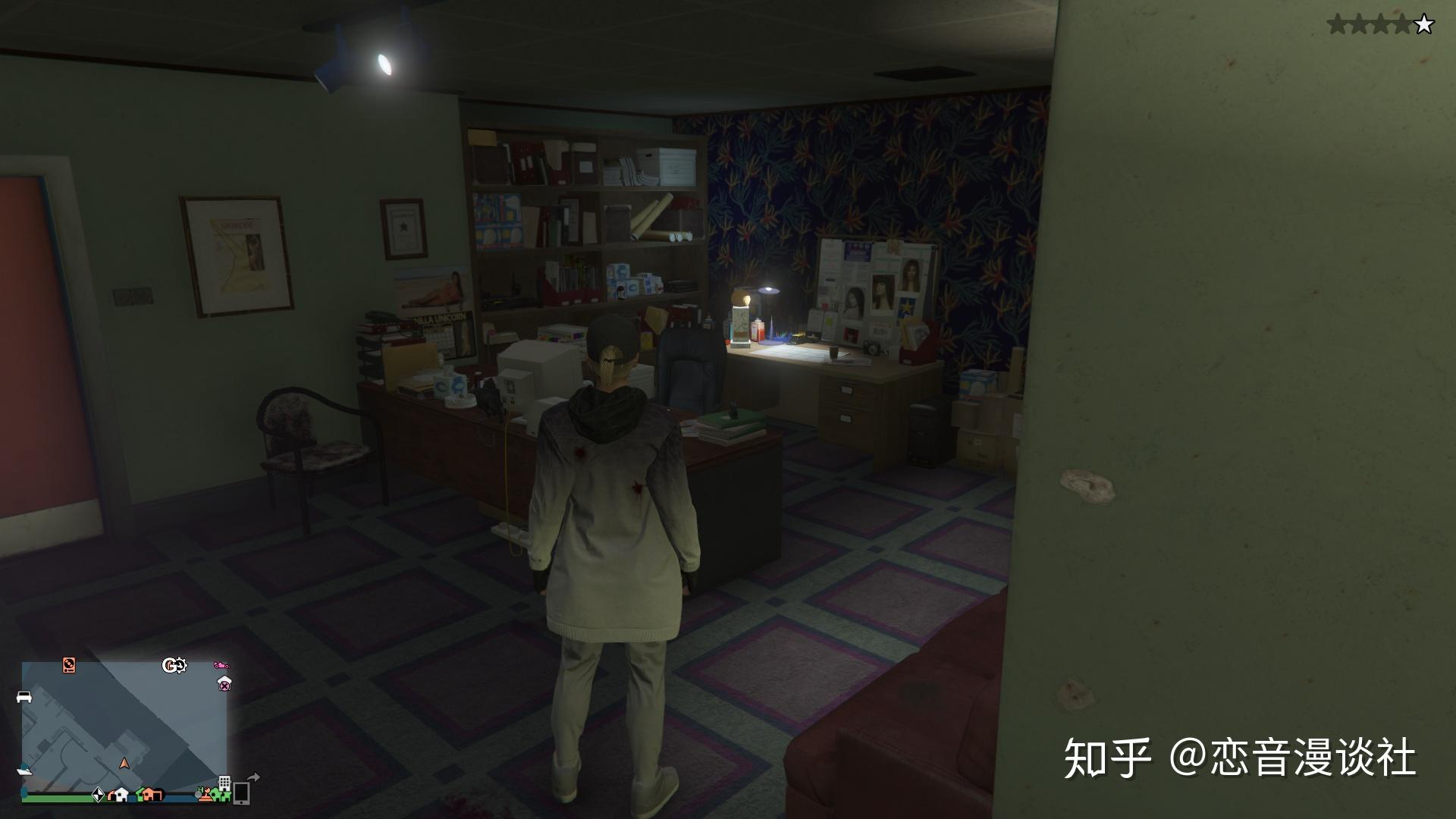Image resolution: width=1456 pixels, height=819 pixels.
Task: Select the pink car blip on the minimap
Action: coord(221,666)
